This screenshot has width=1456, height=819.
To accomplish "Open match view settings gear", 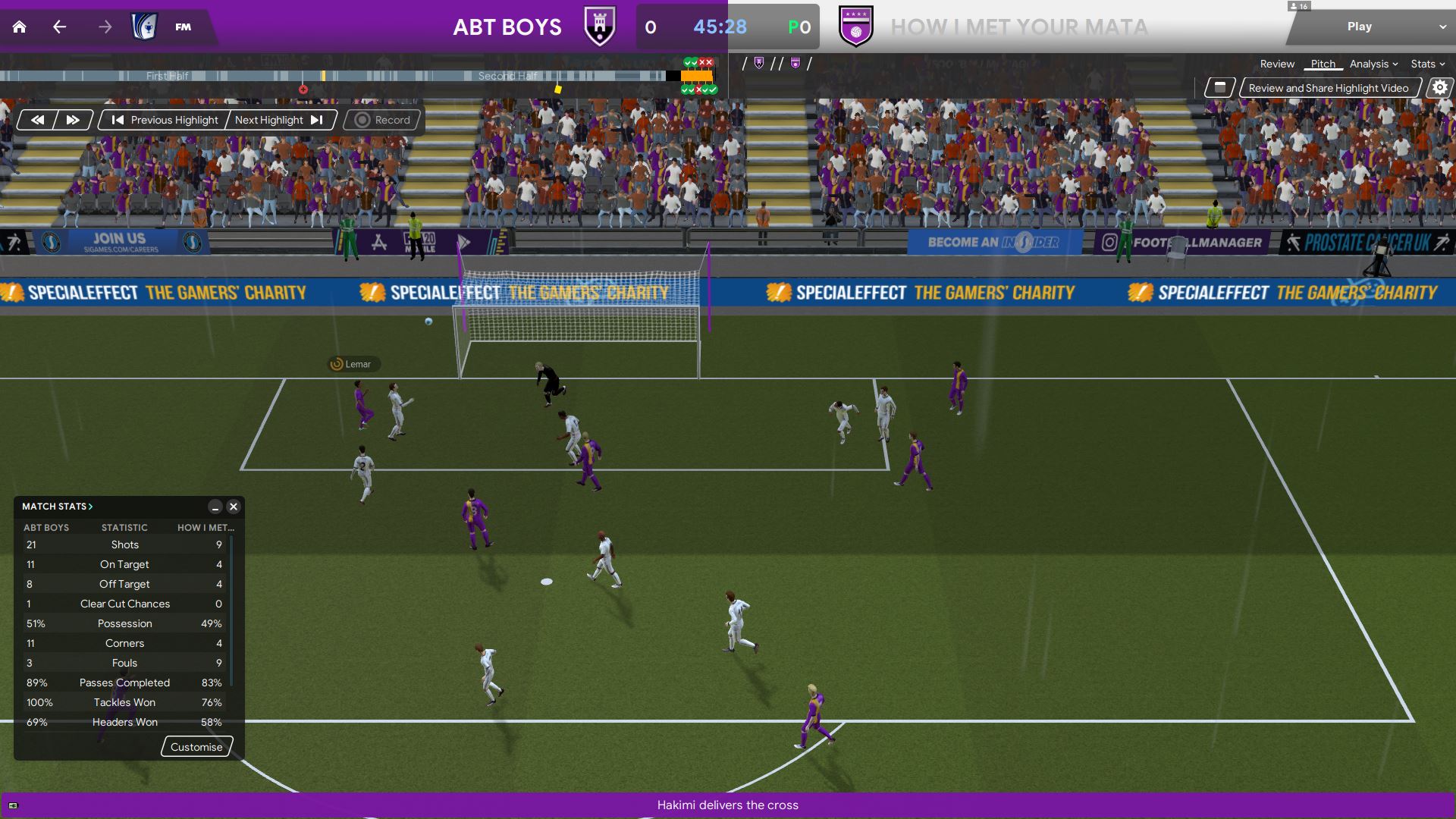I will (x=1439, y=88).
